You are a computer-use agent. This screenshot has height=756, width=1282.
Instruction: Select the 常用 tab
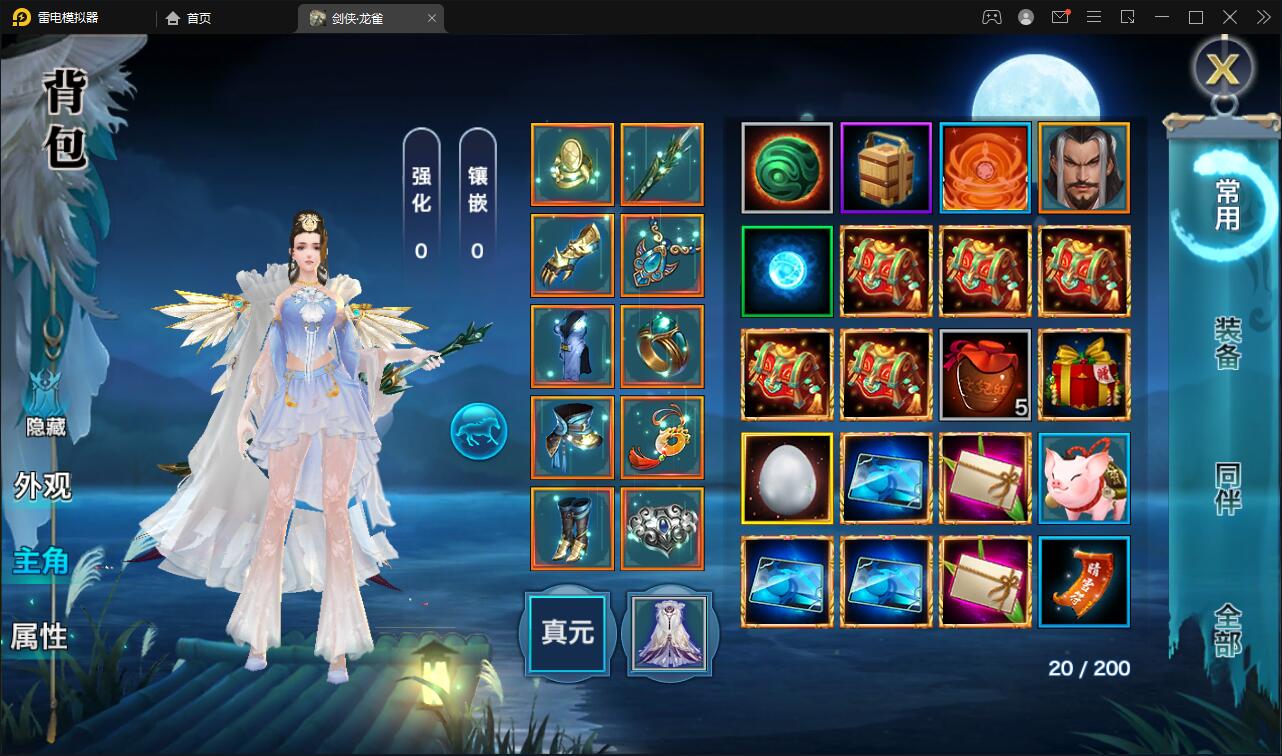point(1227,204)
